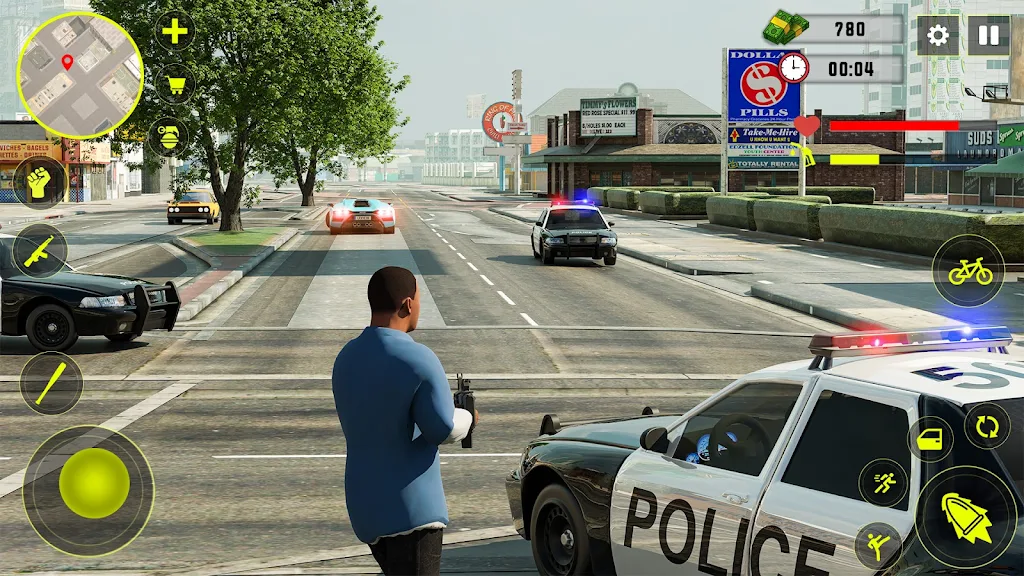Select the baseball bat weapon
The width and height of the screenshot is (1024, 576).
pos(51,382)
